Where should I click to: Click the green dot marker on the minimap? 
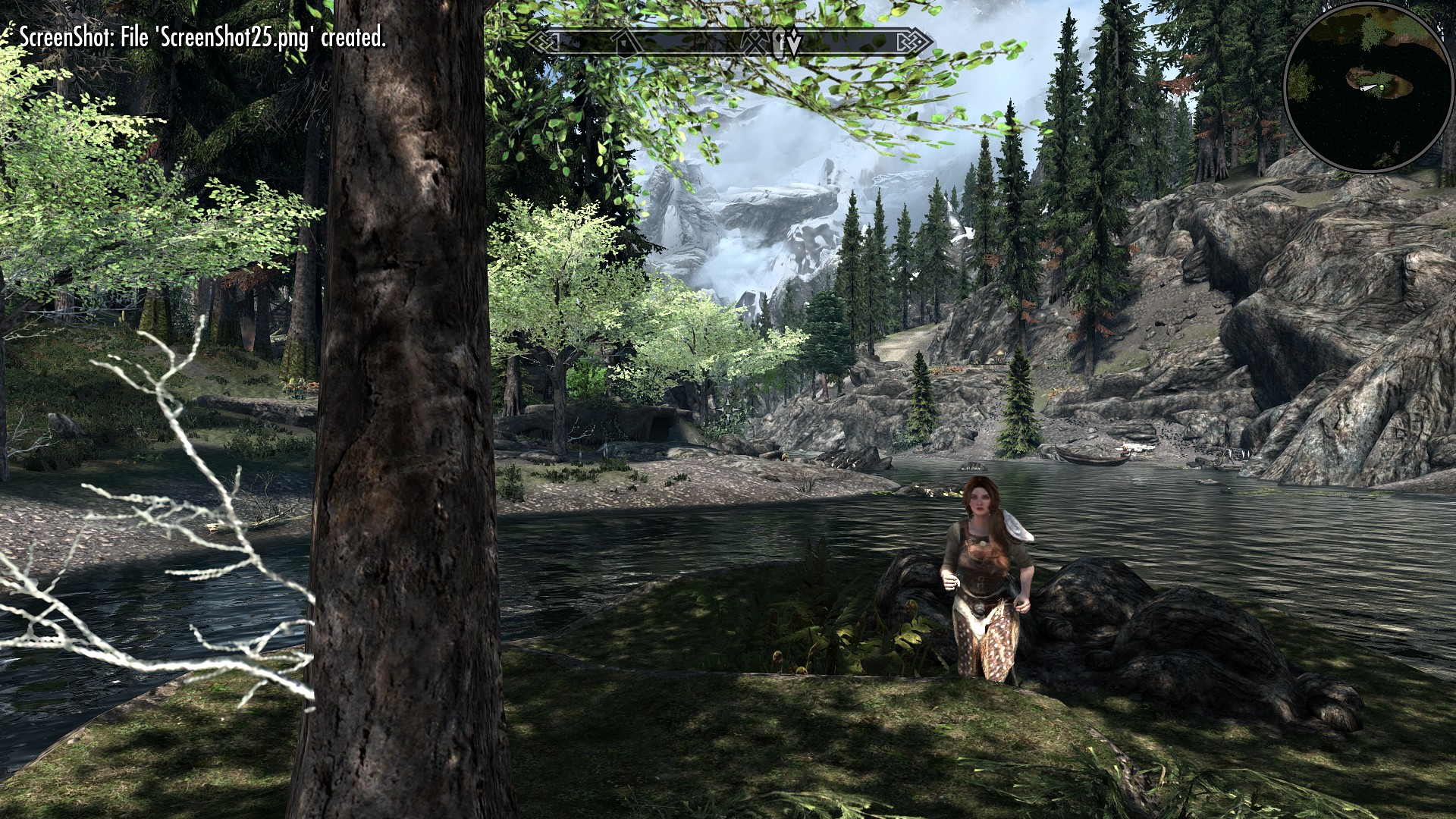(x=1382, y=88)
